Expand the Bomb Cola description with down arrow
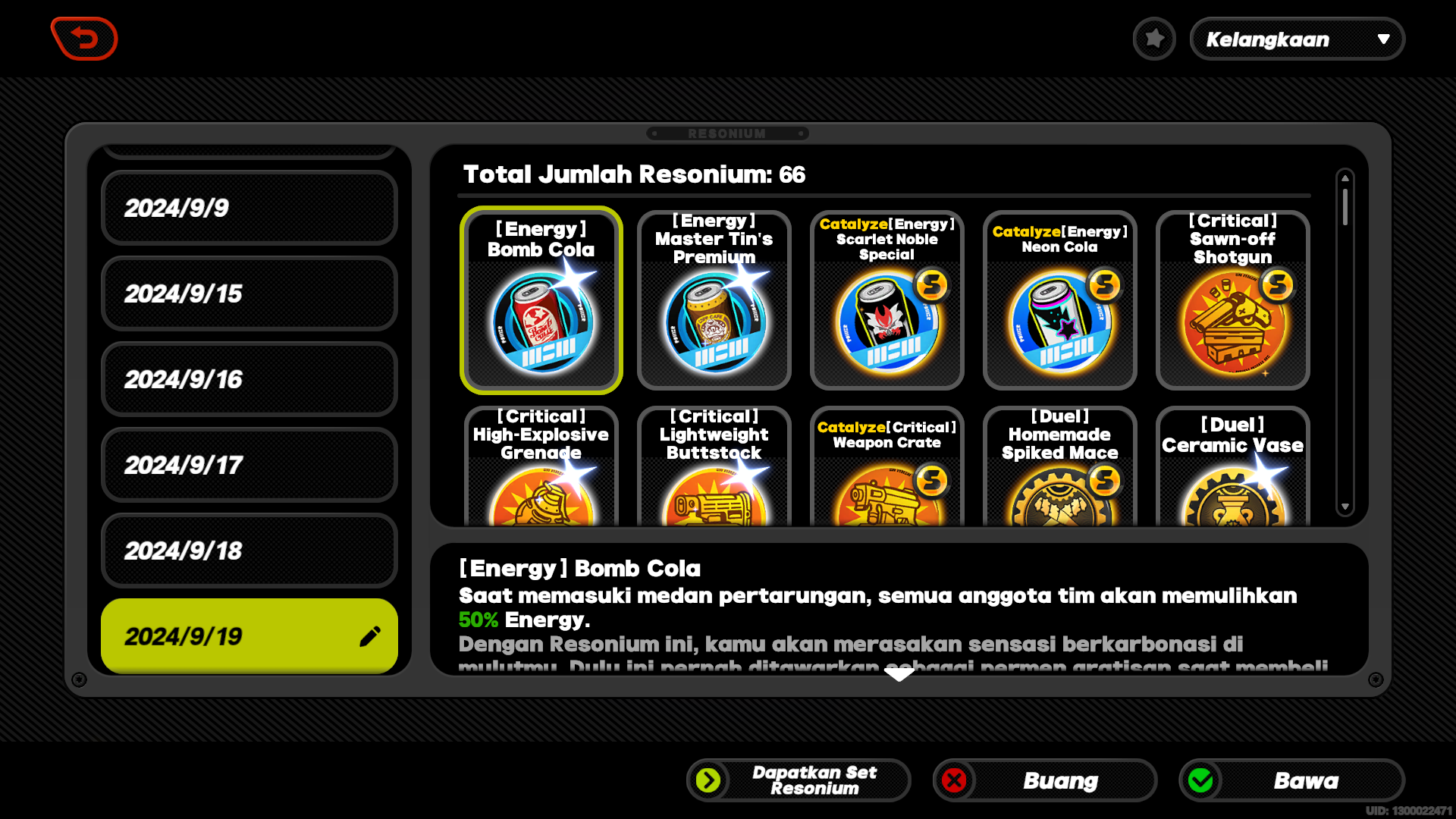 899,673
